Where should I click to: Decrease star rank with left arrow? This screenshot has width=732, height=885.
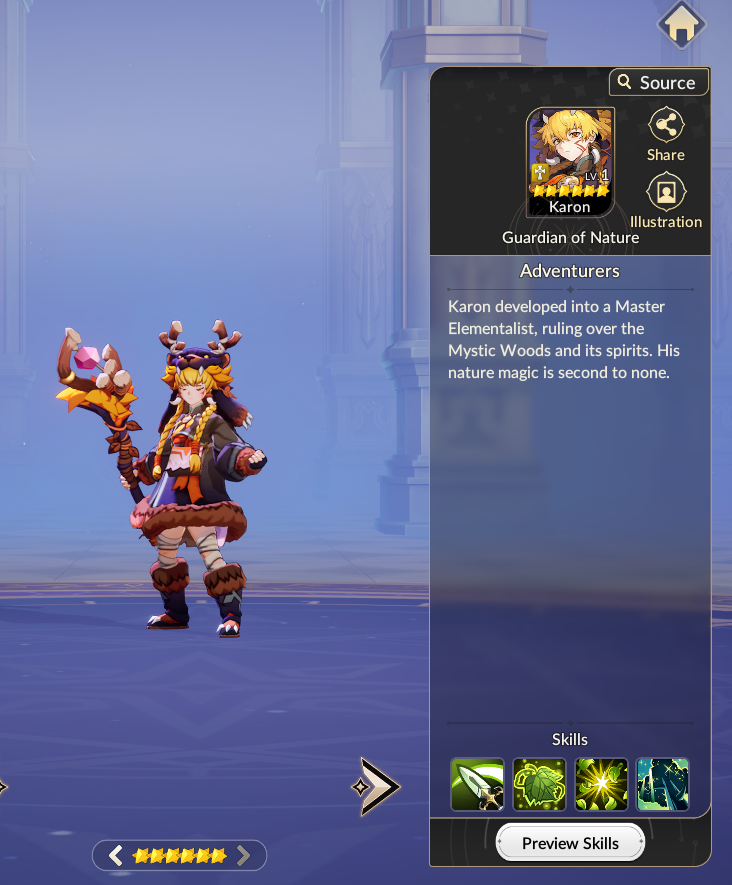tap(116, 855)
